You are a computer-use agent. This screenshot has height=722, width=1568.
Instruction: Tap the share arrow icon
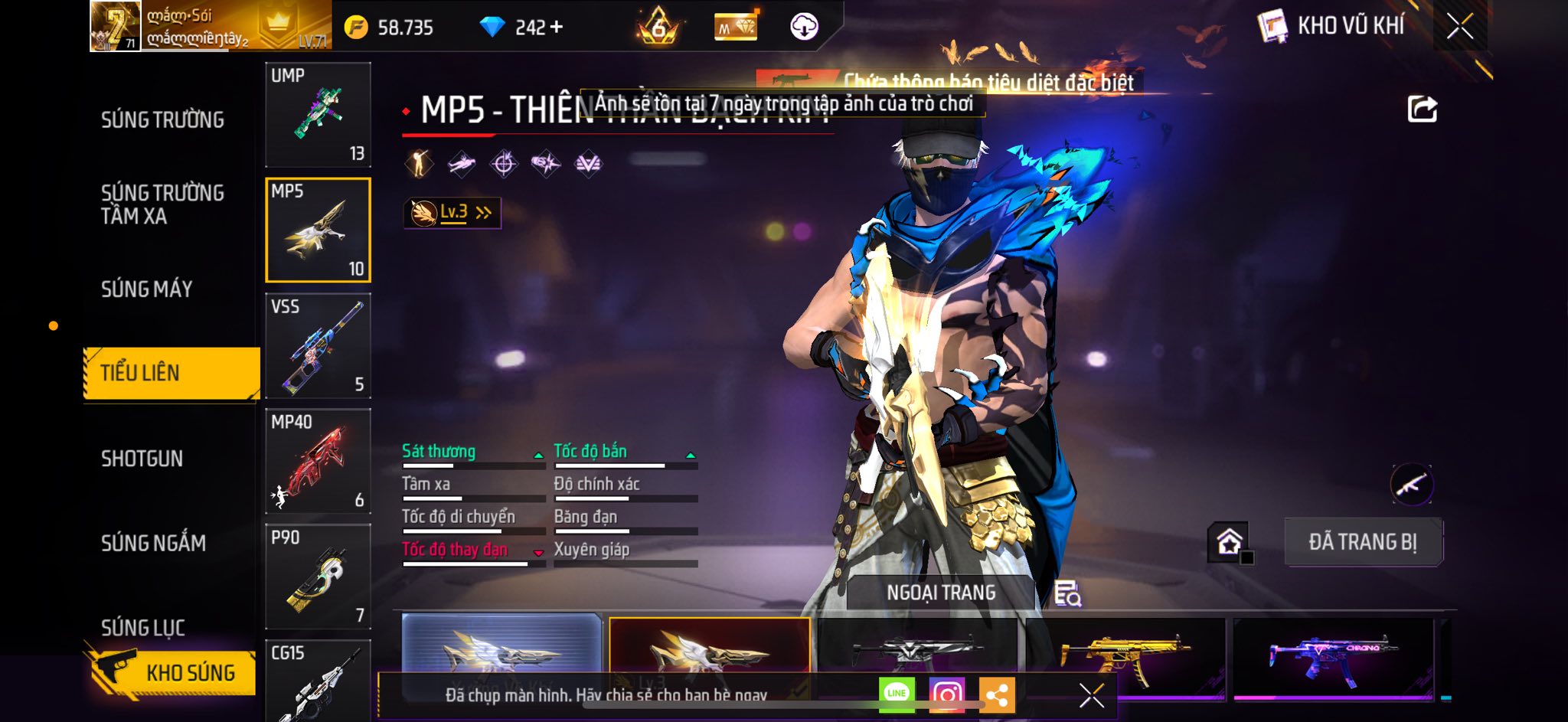point(1422,109)
